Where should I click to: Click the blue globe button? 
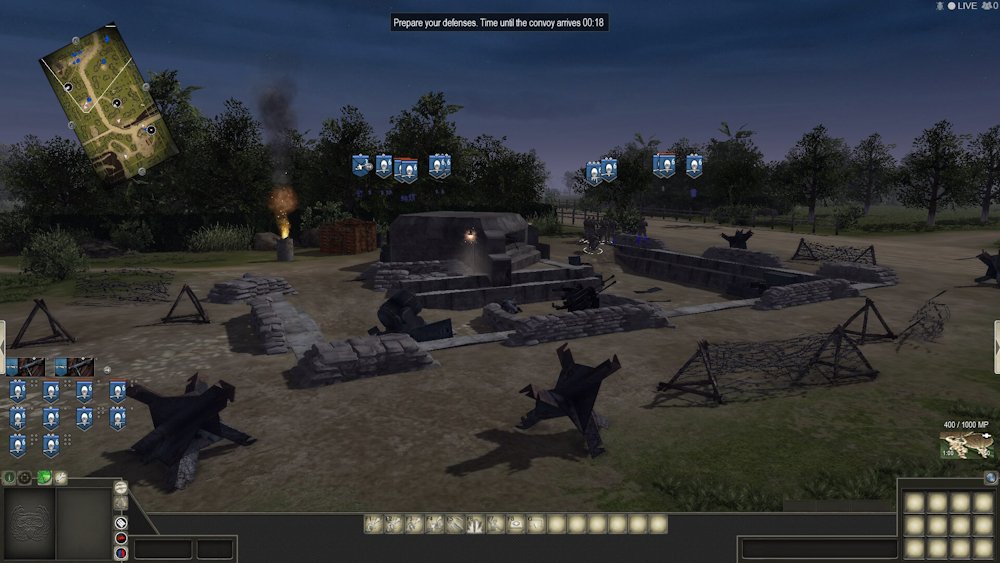[990, 478]
